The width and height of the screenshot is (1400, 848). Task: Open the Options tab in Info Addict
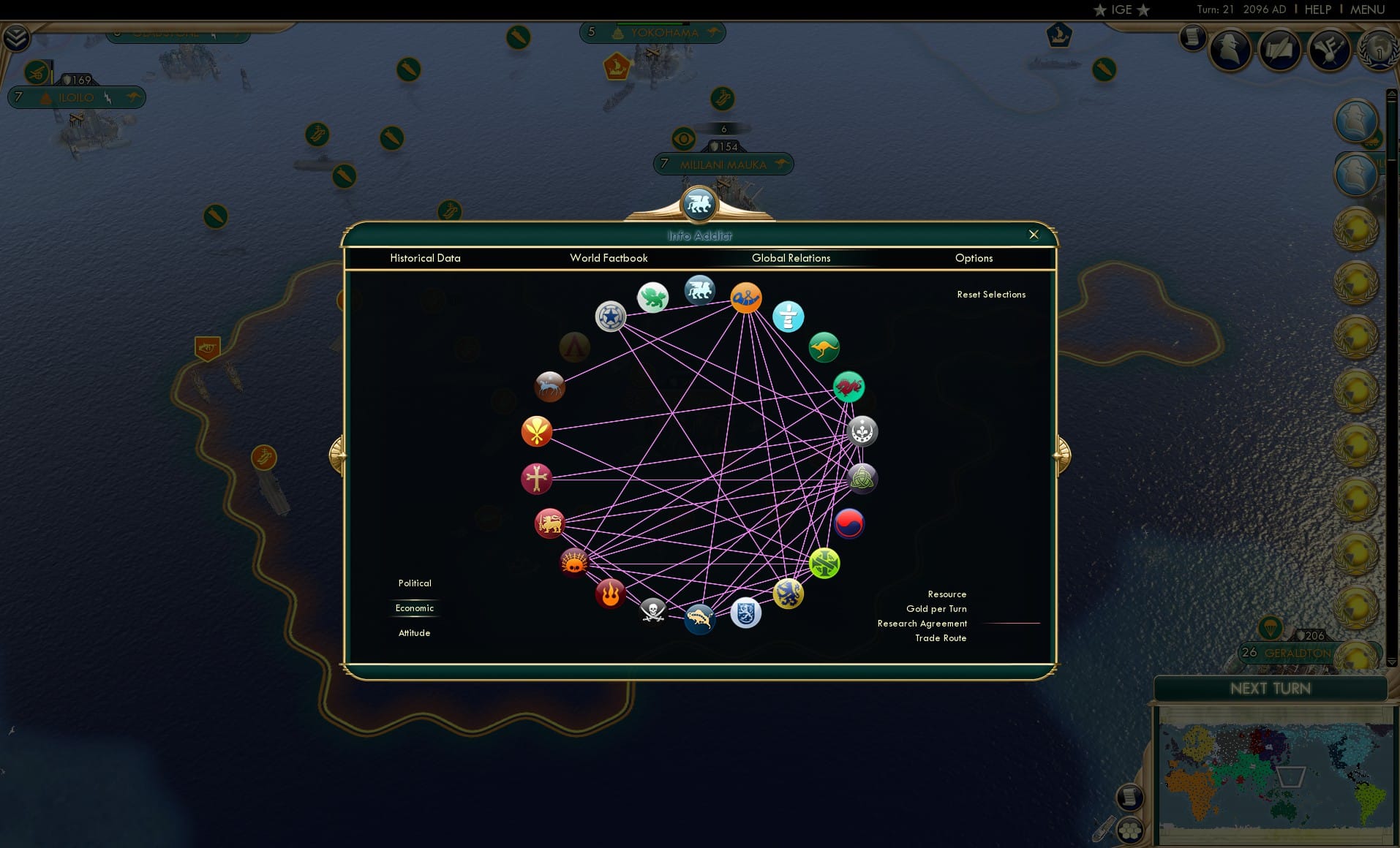coord(974,258)
